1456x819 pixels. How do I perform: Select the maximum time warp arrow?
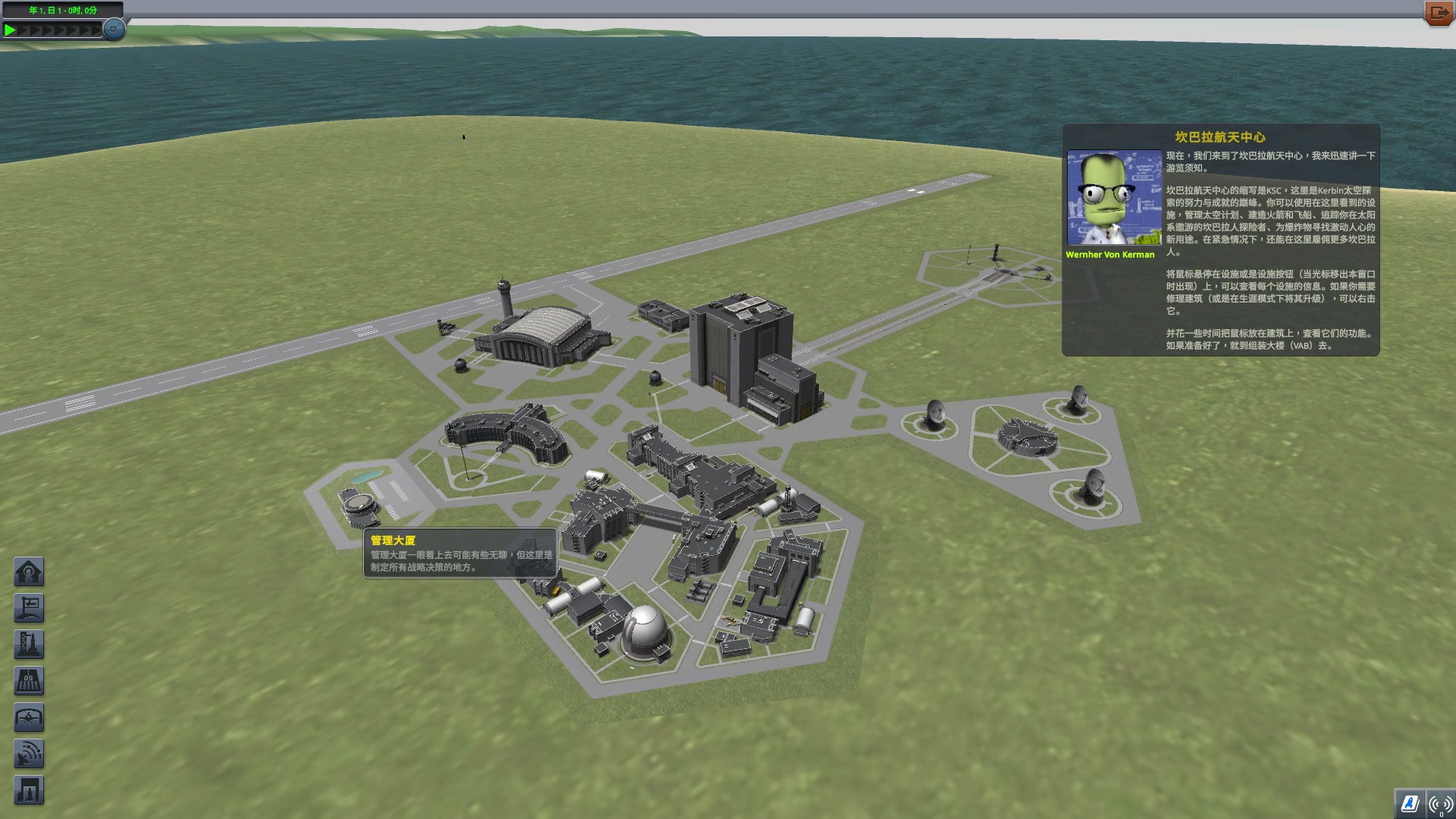click(x=95, y=30)
